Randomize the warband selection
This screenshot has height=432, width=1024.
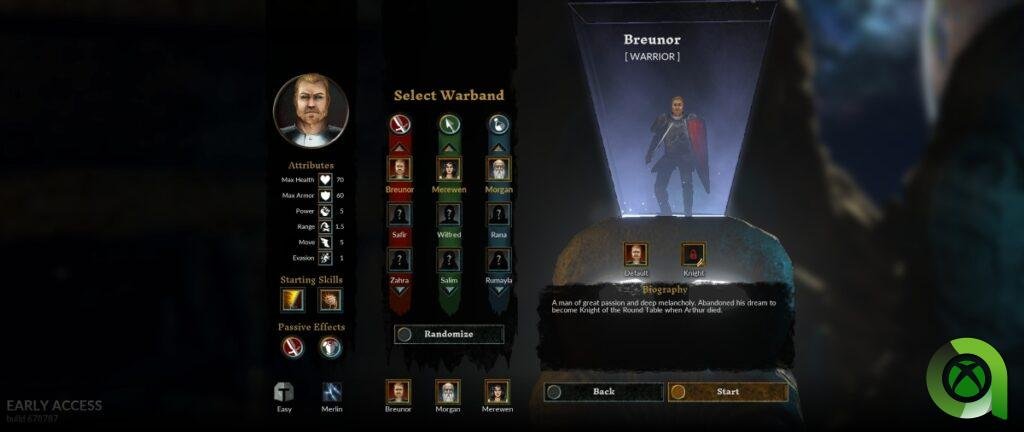tap(449, 334)
